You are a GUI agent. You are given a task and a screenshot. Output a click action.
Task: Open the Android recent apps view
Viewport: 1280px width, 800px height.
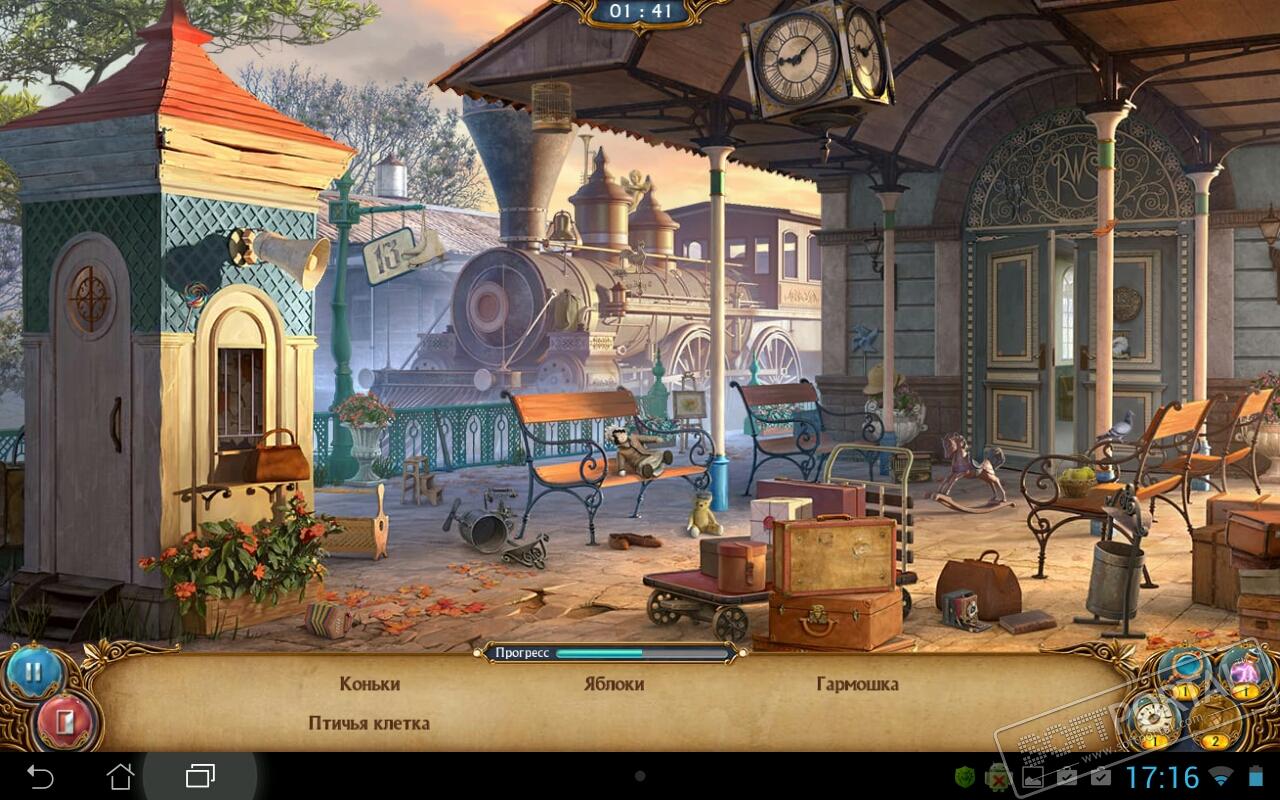point(200,776)
